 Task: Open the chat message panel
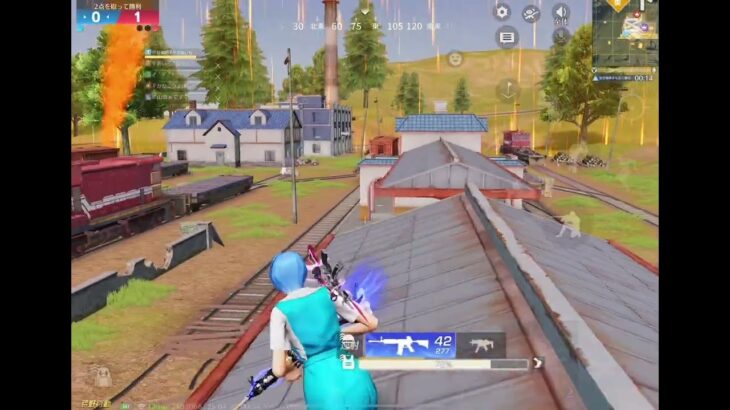coord(507,37)
